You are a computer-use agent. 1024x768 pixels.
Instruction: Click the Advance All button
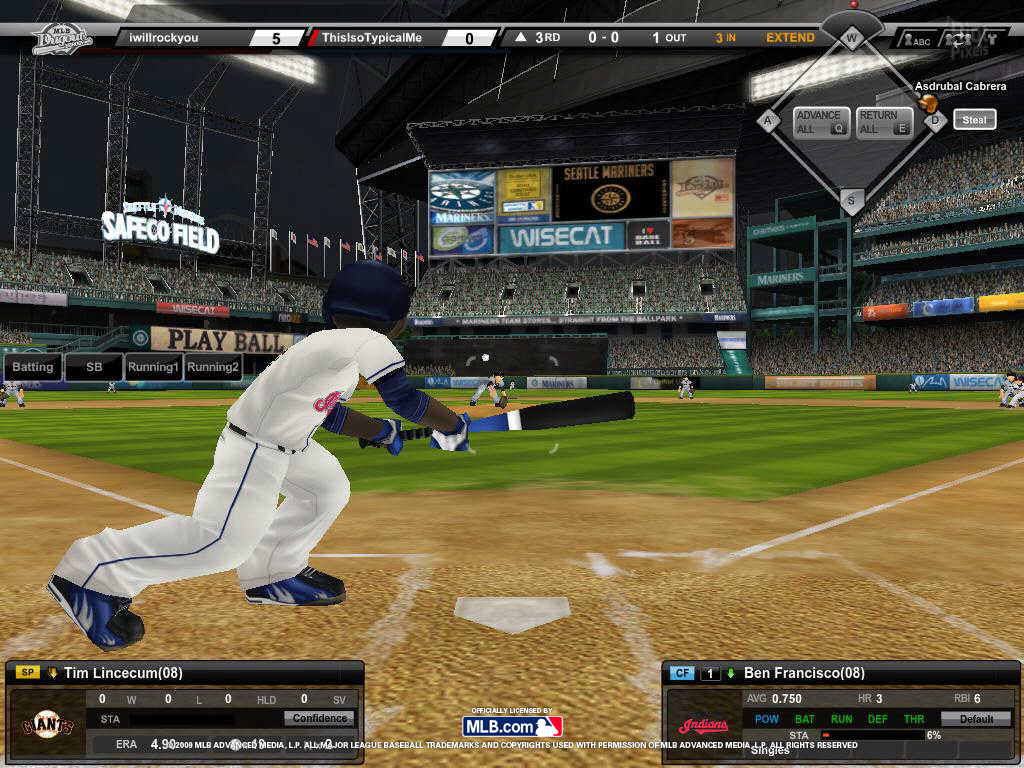(822, 122)
